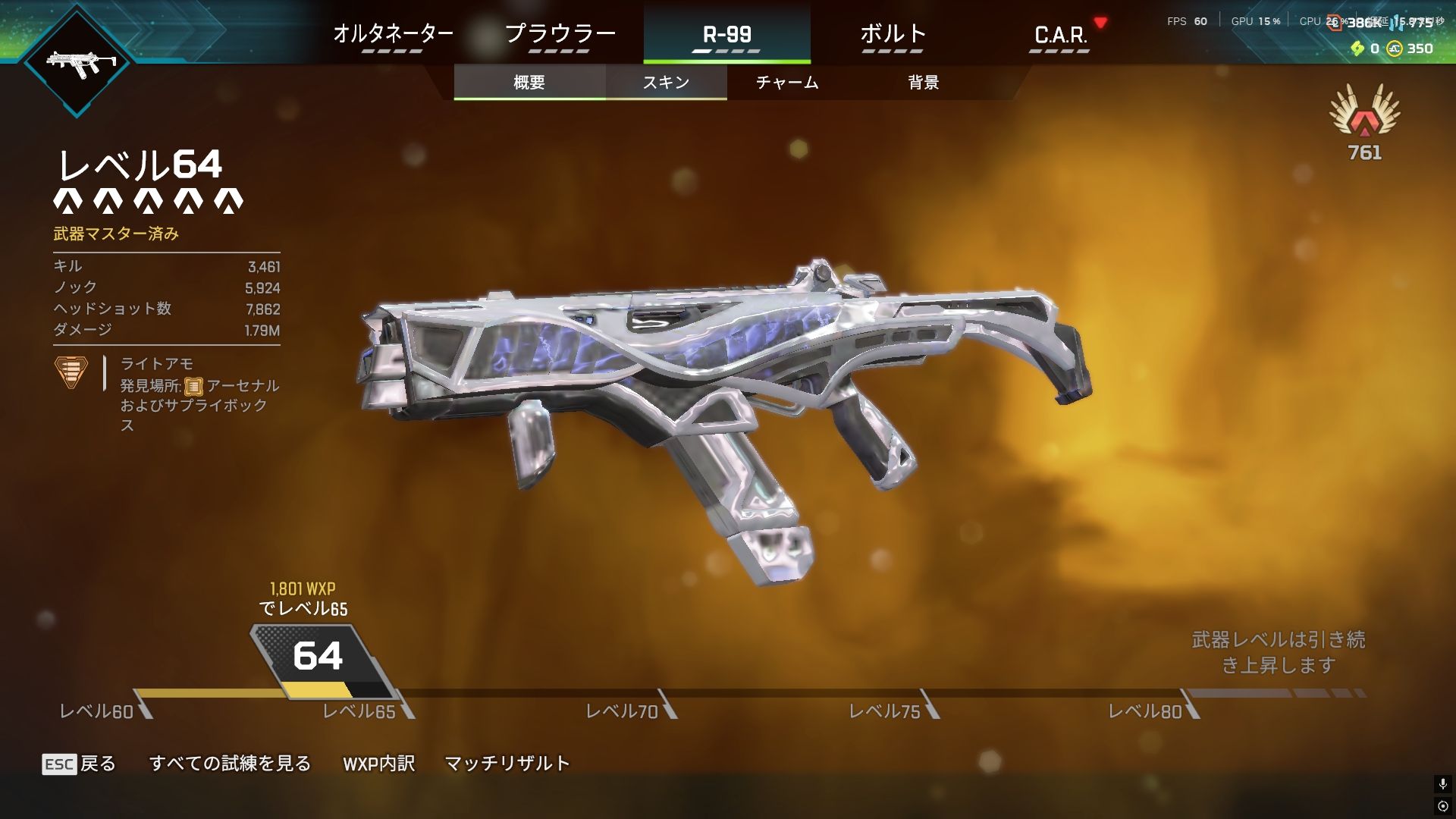Open the R-99 weapon tab
Image resolution: width=1456 pixels, height=819 pixels.
726,35
